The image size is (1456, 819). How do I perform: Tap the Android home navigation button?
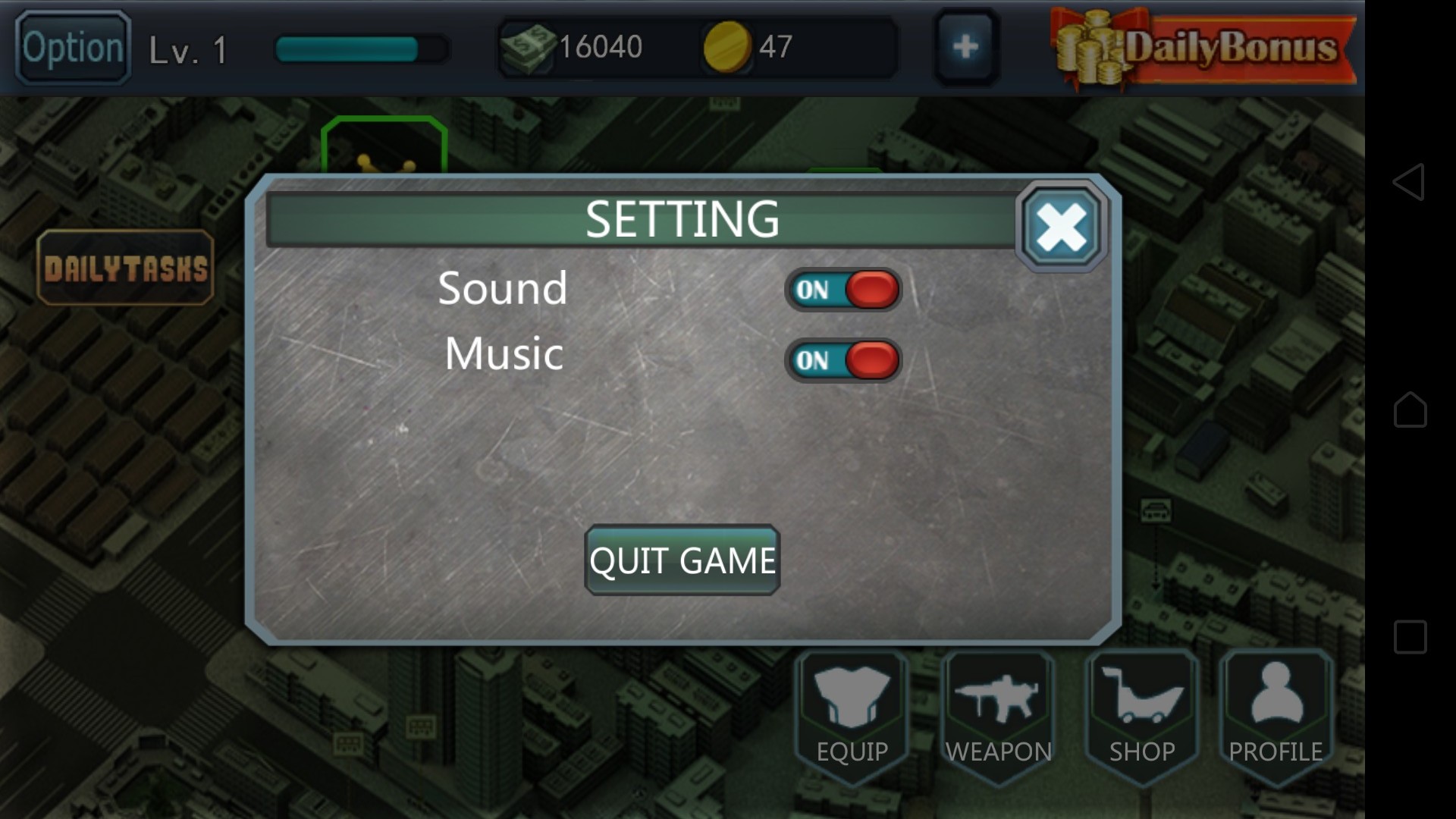click(x=1410, y=409)
